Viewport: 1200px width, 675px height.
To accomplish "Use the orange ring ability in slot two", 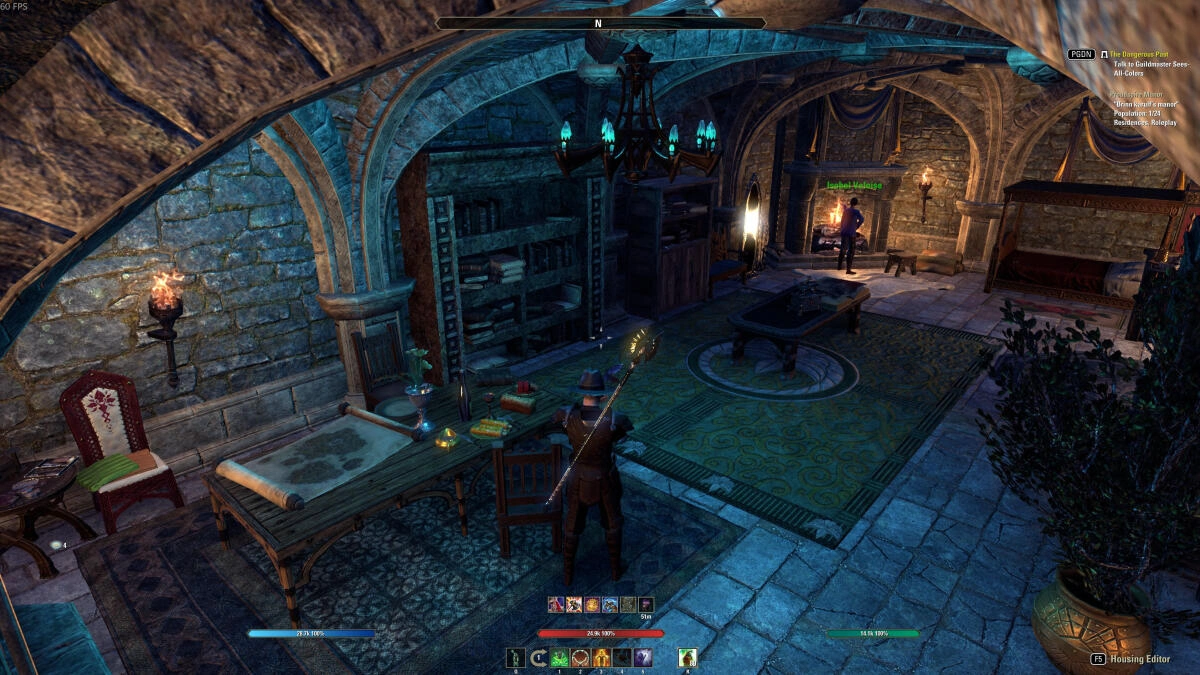I will tap(580, 657).
